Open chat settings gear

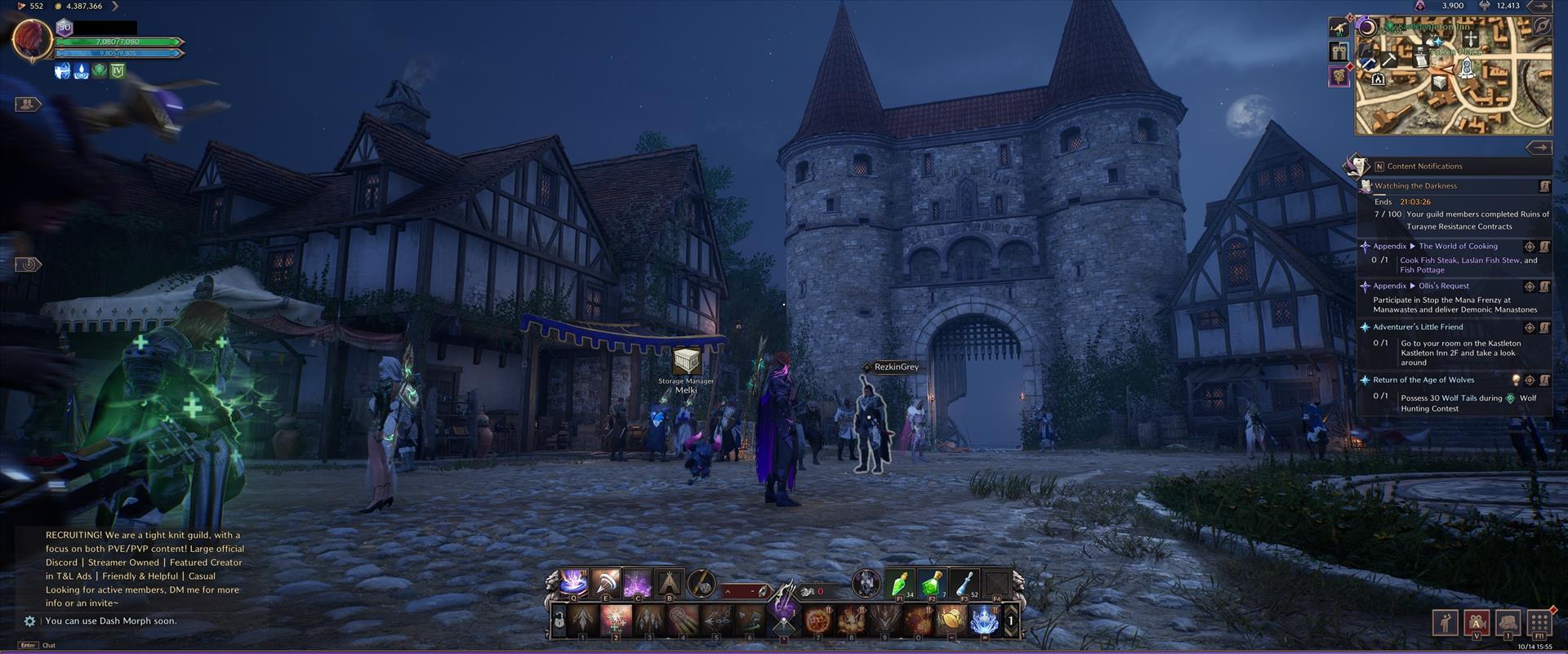coord(29,621)
